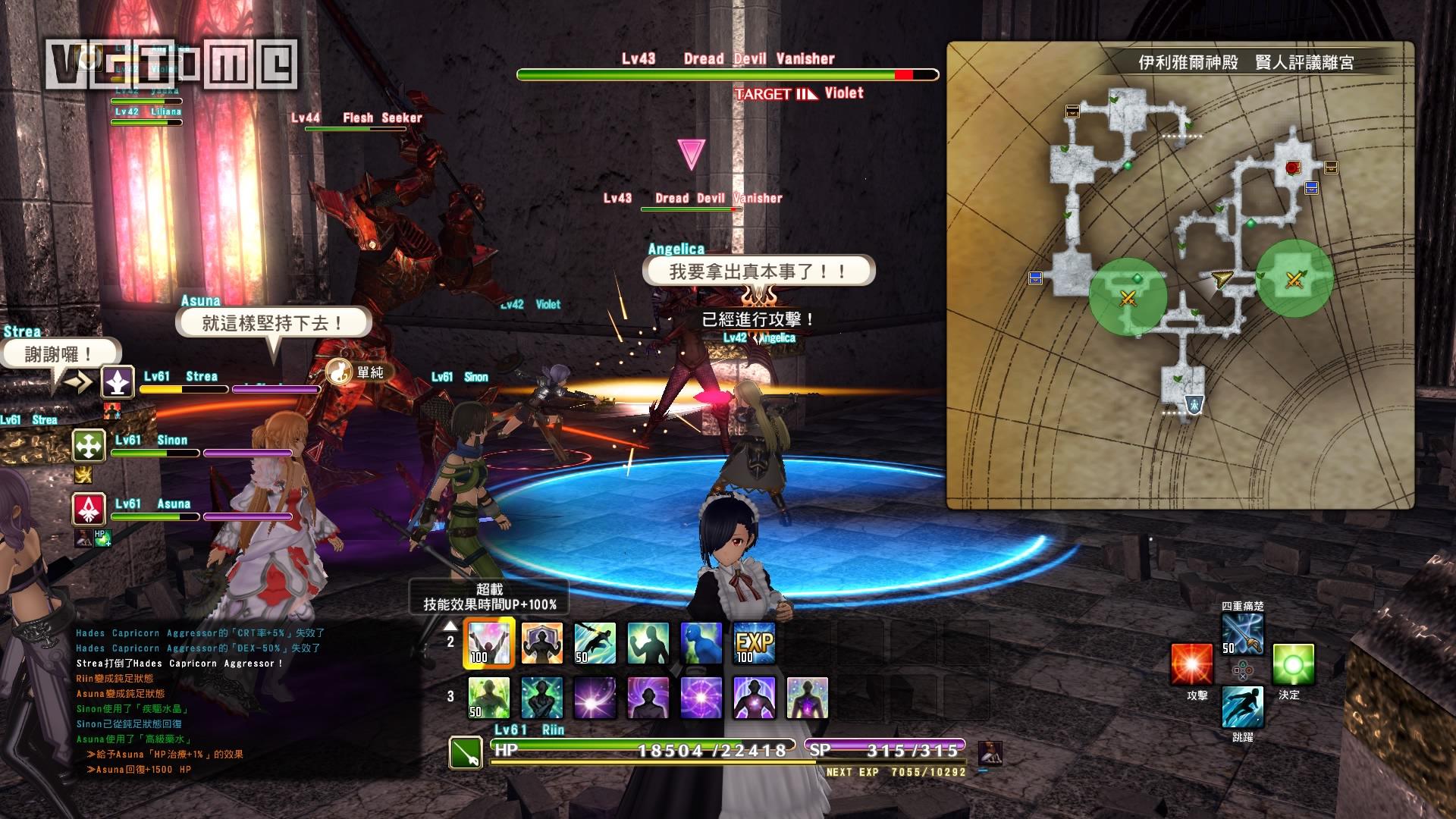Switch skill palette with the up arrow

(450, 626)
